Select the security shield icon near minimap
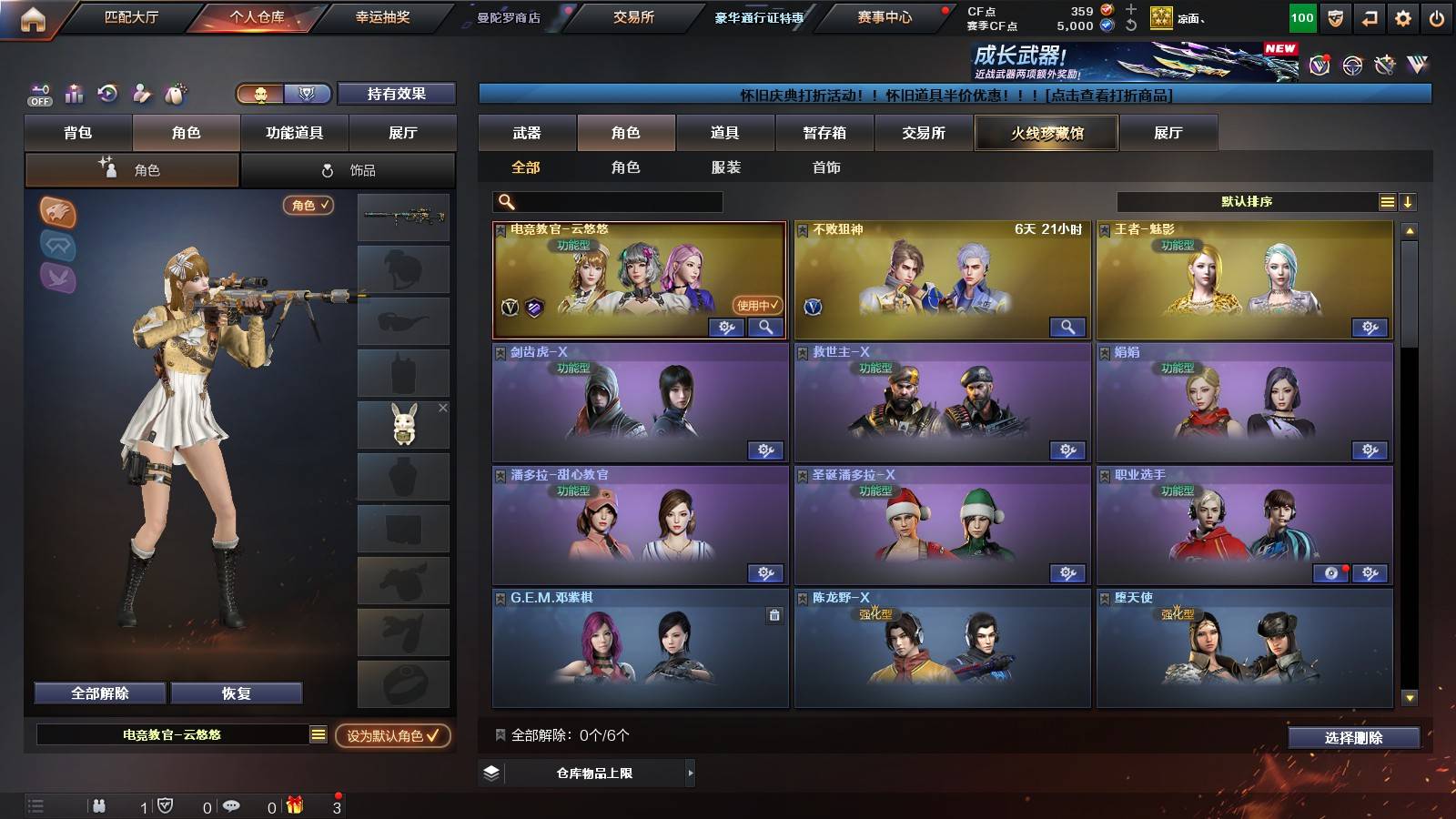1456x819 pixels. tap(166, 804)
